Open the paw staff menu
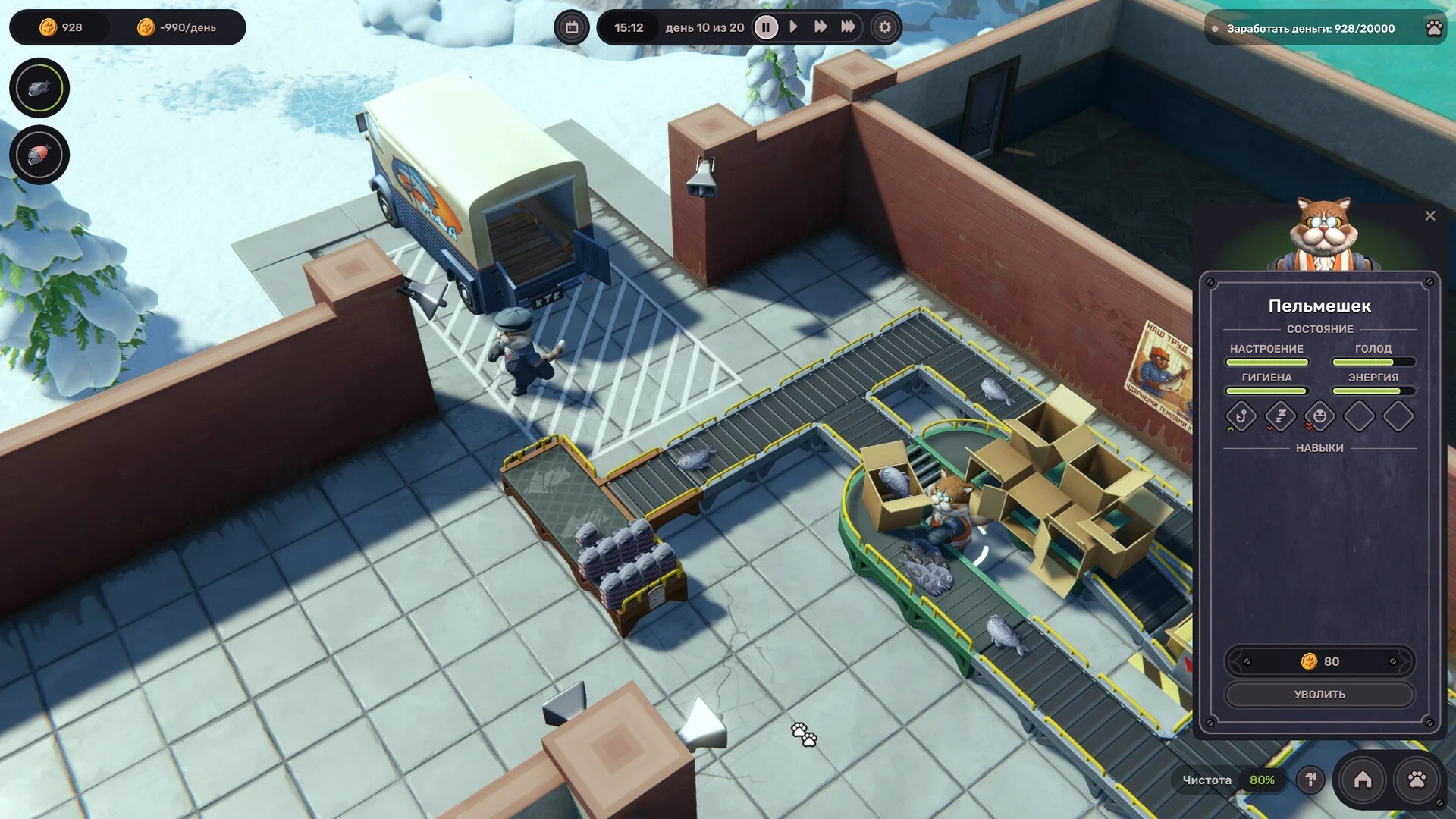The image size is (1456, 819). [1417, 780]
